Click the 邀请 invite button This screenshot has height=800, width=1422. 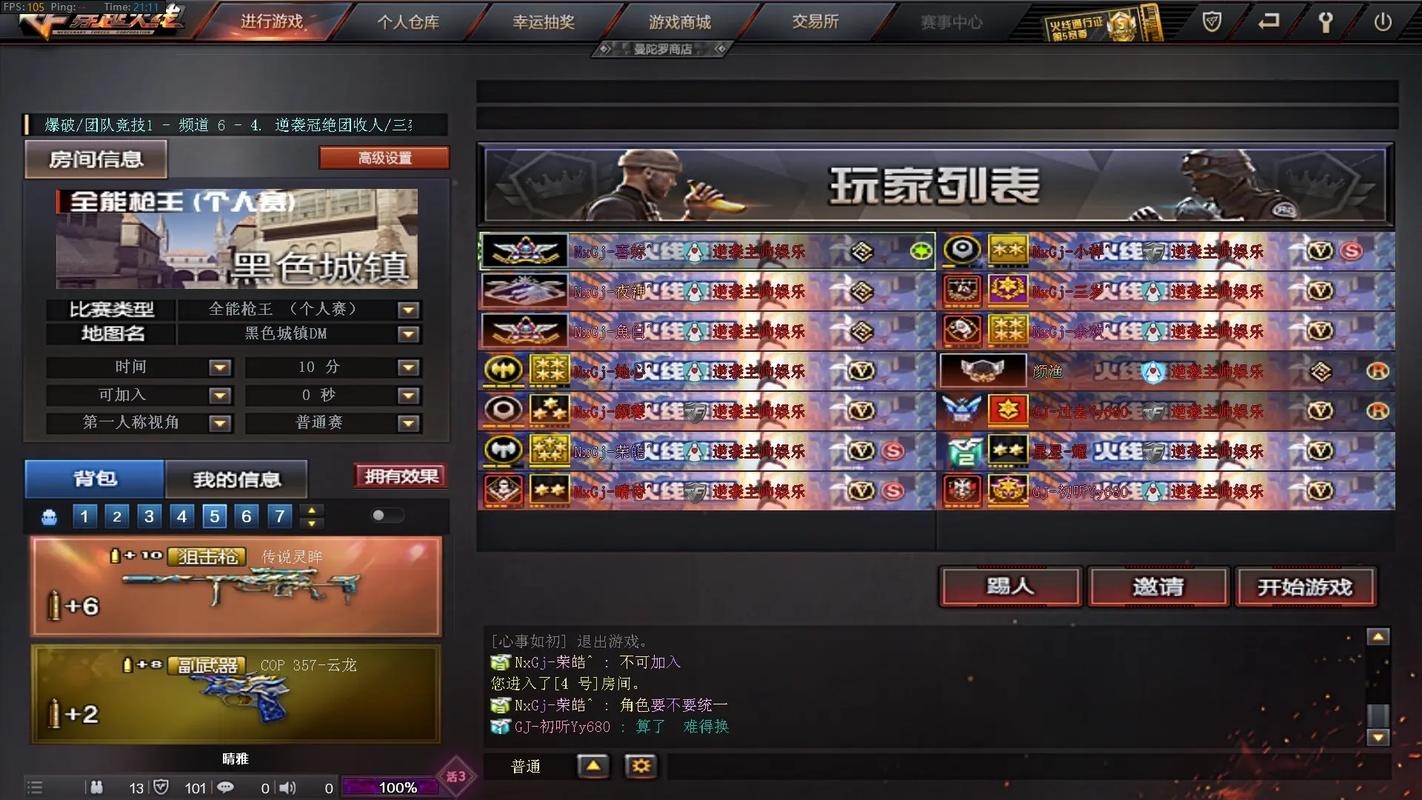coord(1157,587)
